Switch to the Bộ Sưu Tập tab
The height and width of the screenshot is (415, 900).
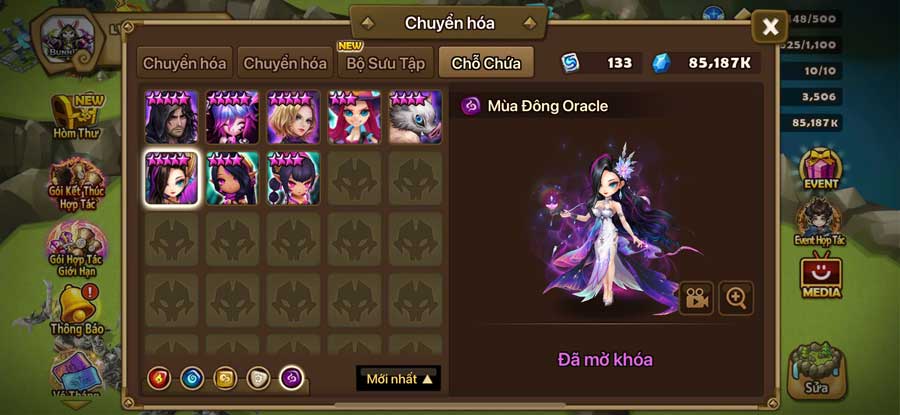coord(385,63)
